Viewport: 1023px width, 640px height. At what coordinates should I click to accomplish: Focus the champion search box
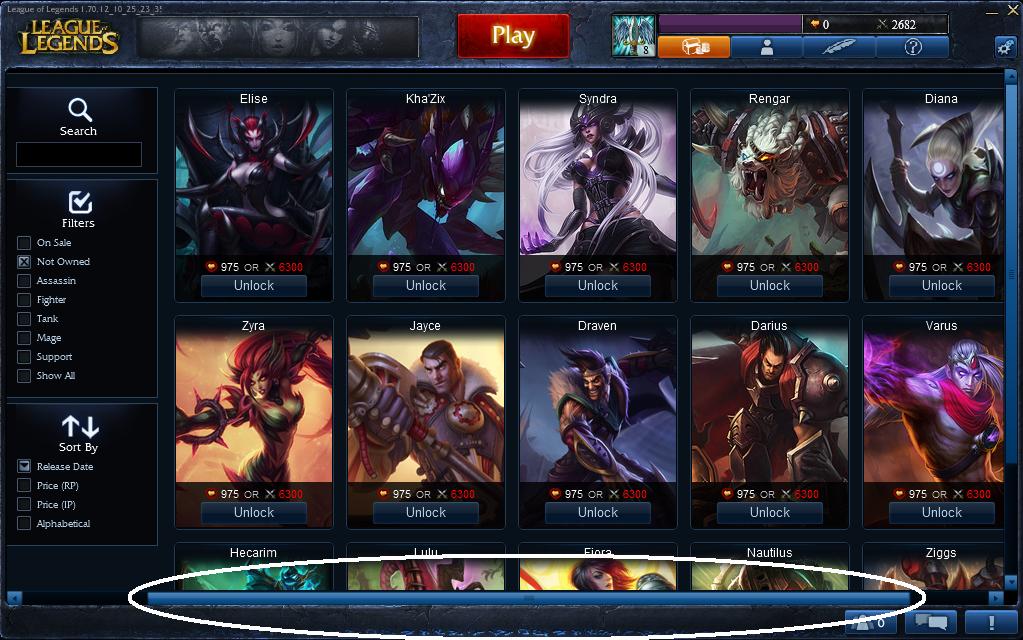(79, 154)
